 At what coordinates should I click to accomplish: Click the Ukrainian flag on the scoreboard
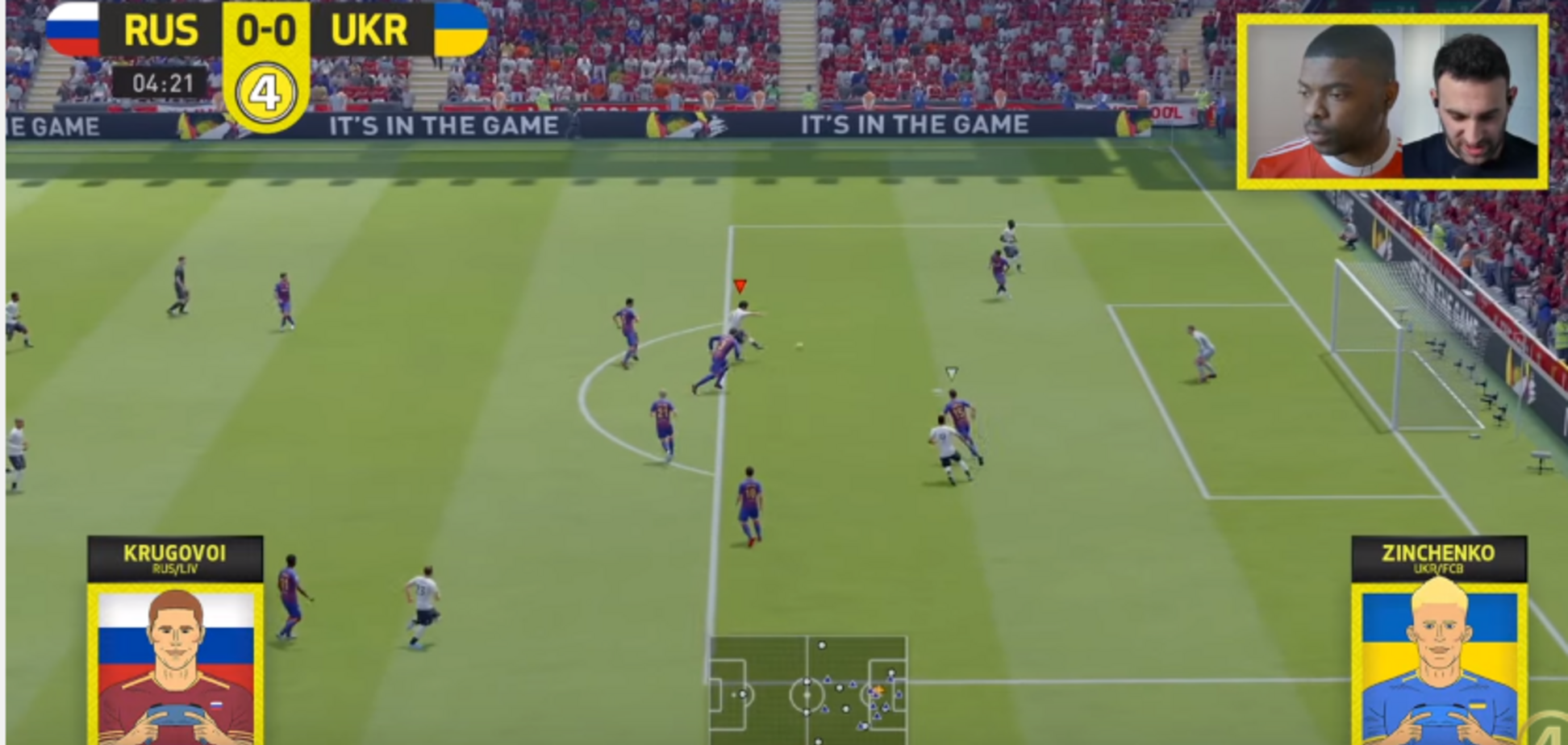click(x=458, y=30)
